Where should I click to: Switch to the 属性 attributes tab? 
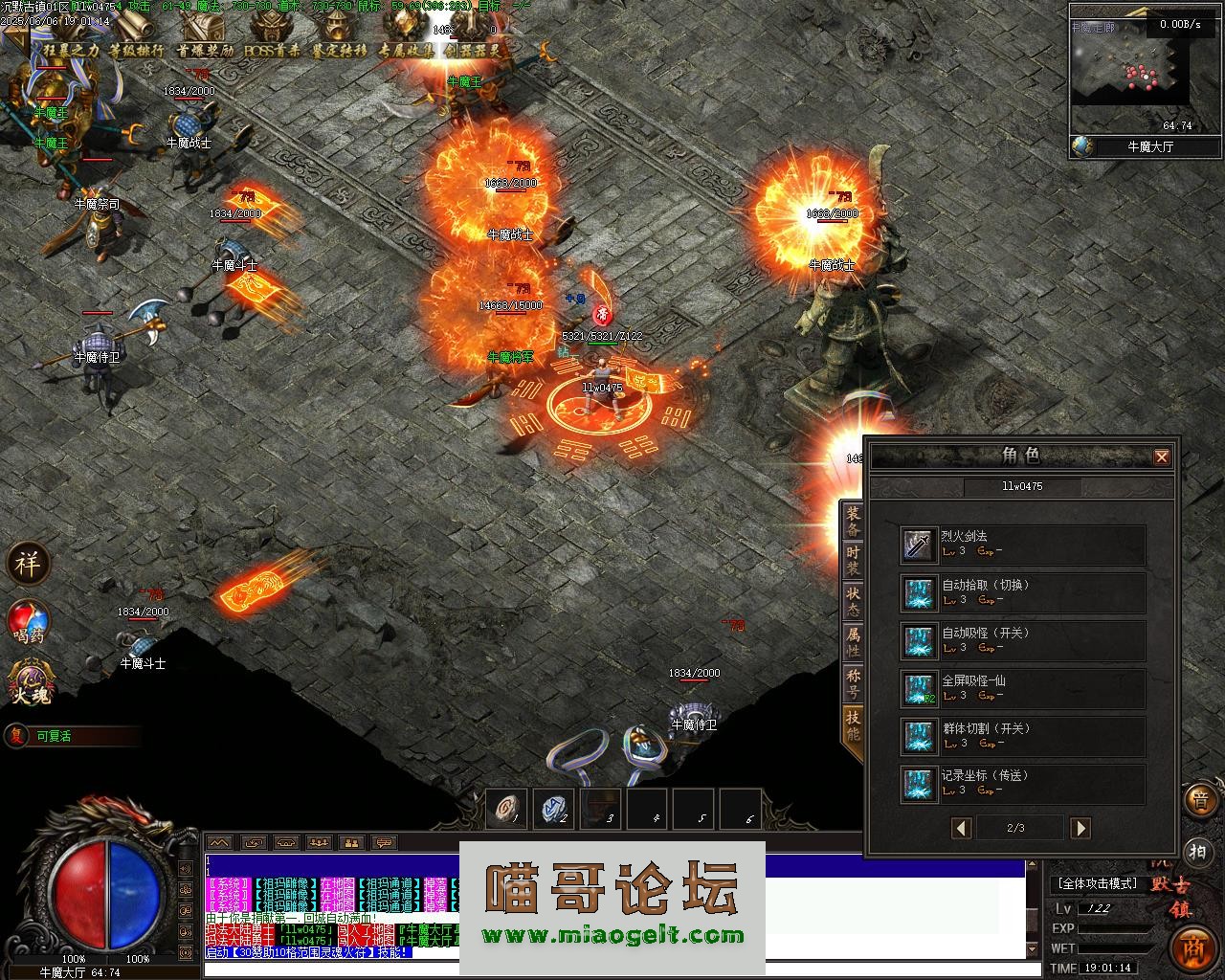coord(853,642)
